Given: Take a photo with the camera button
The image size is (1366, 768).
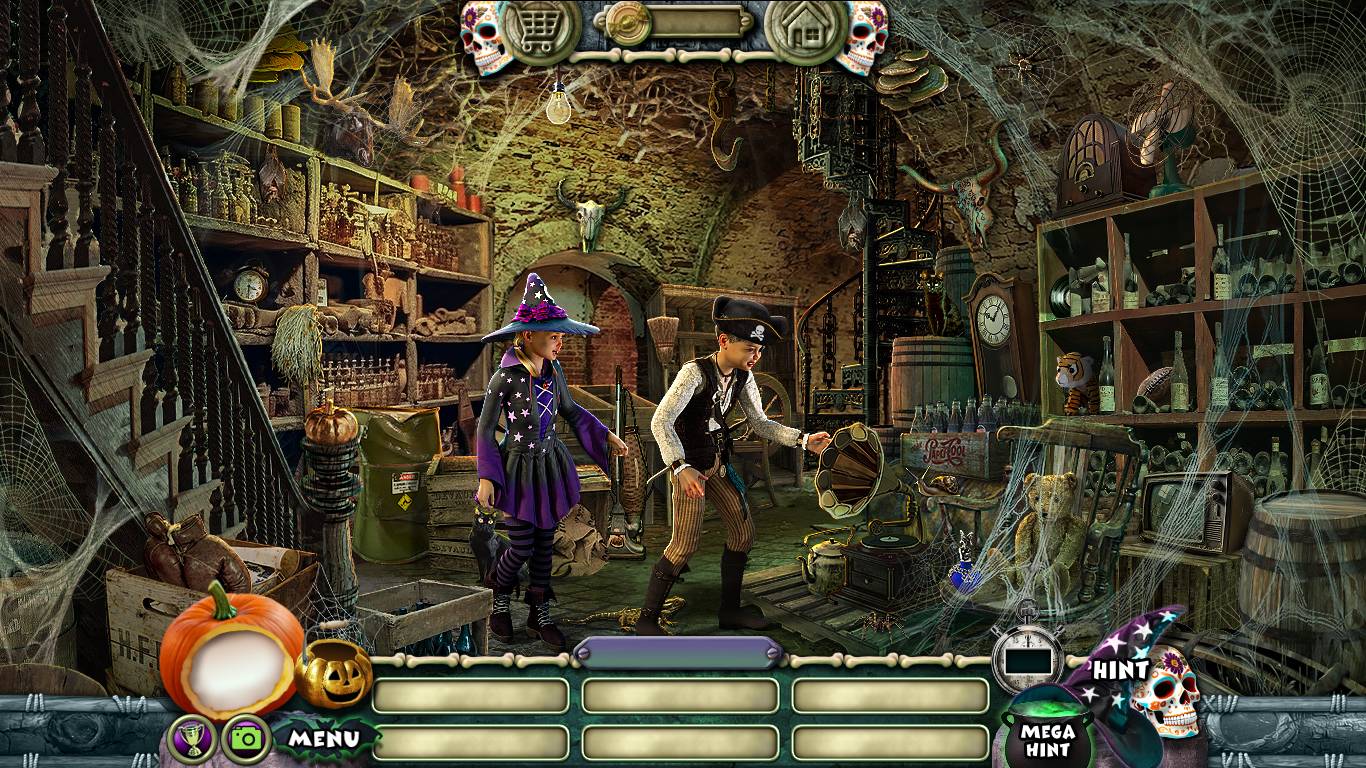Looking at the screenshot, I should click(245, 739).
